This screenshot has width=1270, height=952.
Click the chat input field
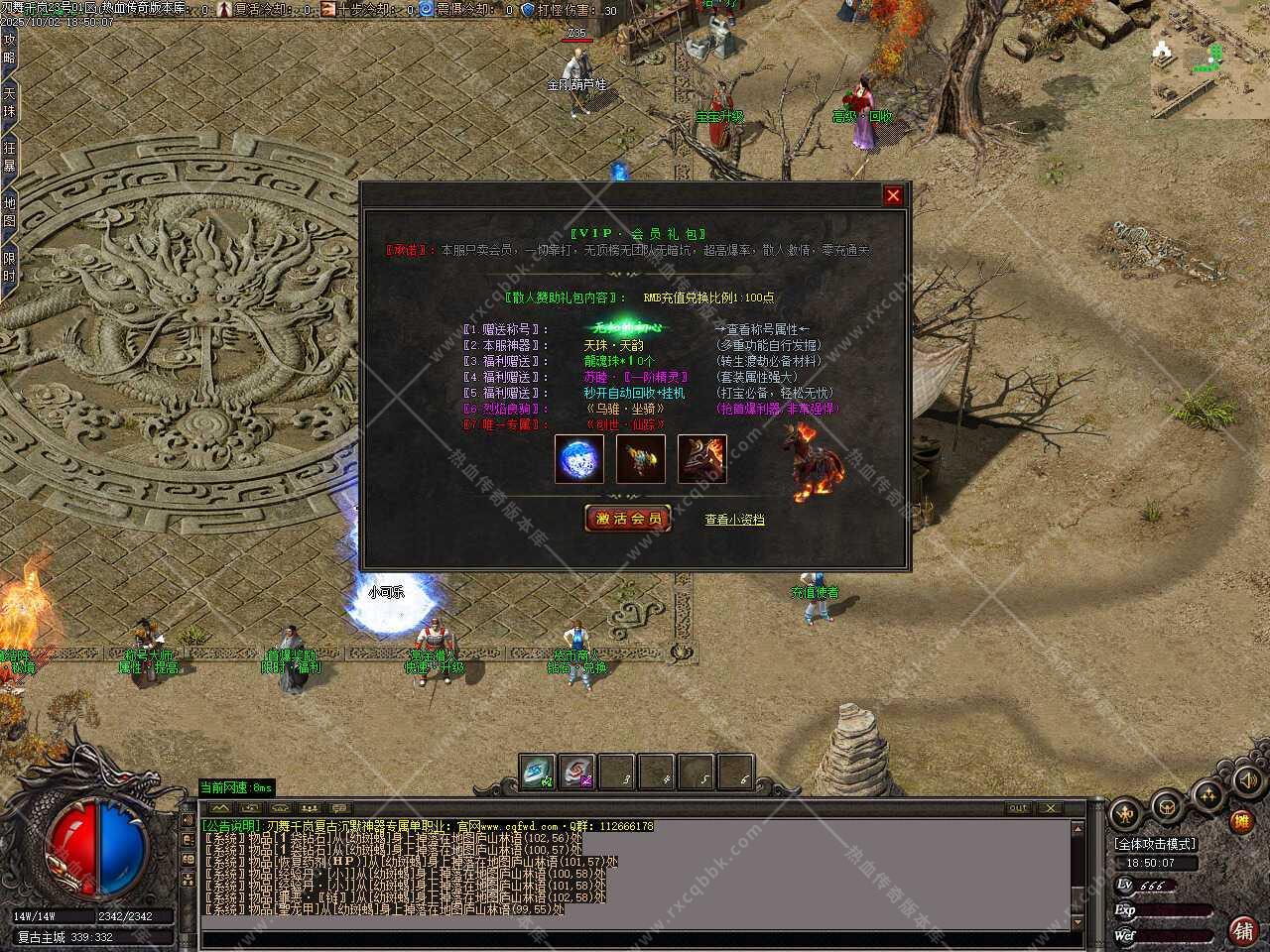(x=635, y=938)
